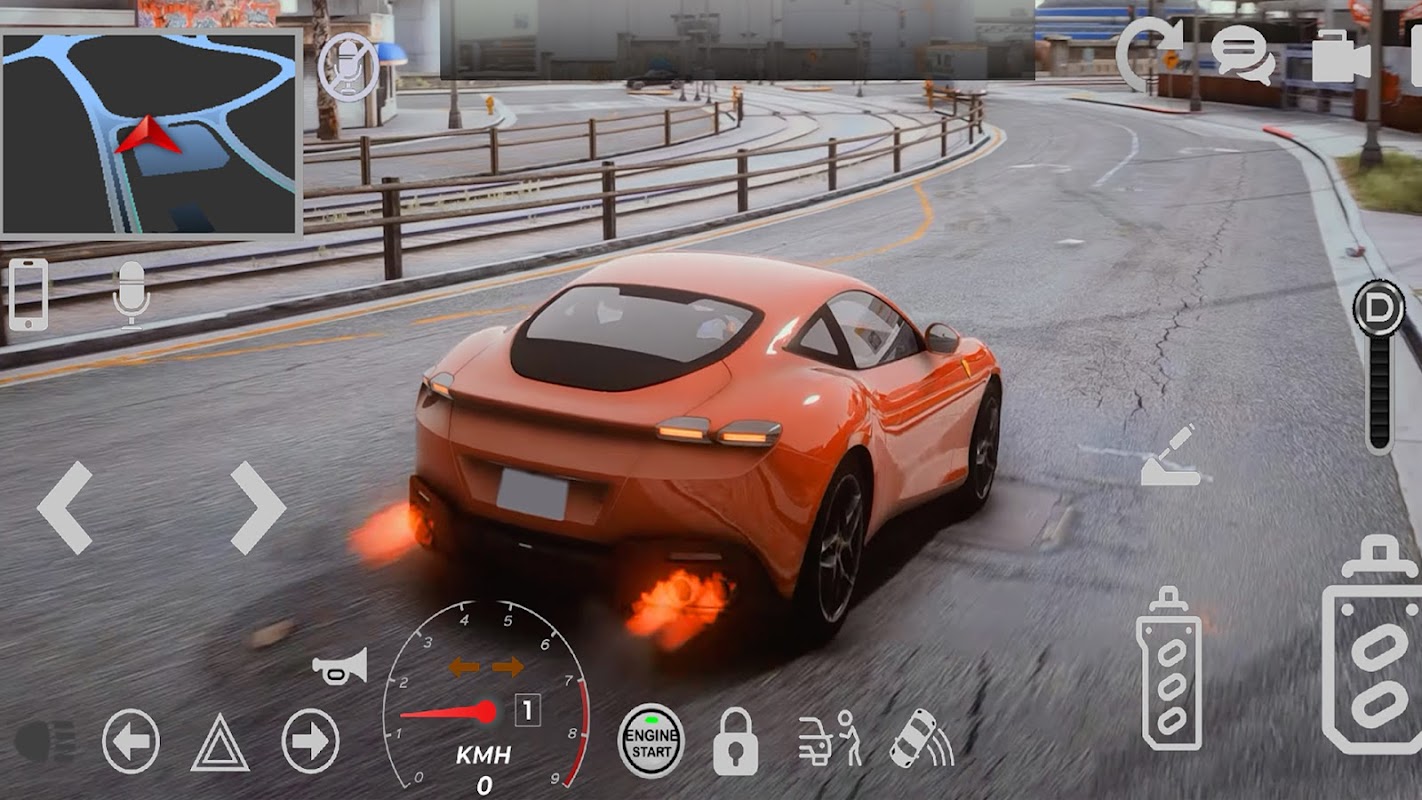Open the minimap with the red arrow

click(x=151, y=133)
